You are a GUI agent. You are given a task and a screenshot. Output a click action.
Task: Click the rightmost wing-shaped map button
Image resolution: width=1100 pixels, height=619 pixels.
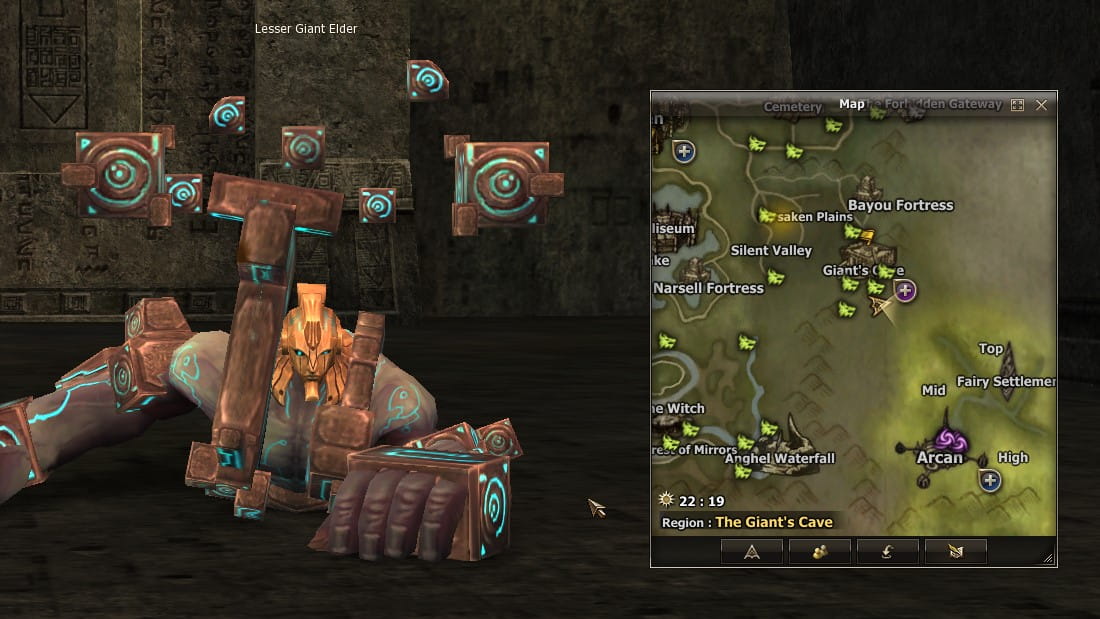955,551
